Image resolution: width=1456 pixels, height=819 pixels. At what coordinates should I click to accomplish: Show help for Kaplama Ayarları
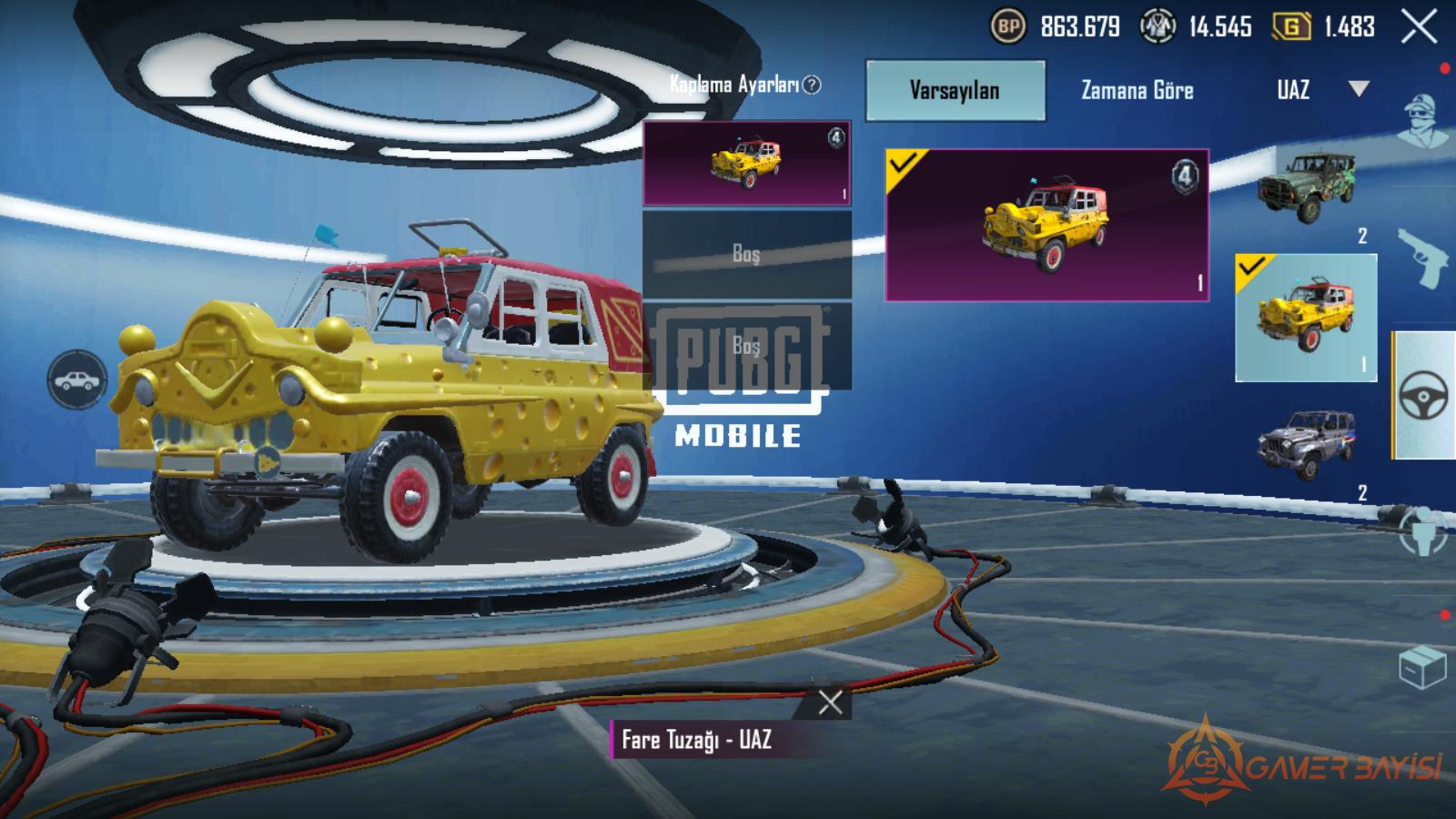tap(812, 85)
